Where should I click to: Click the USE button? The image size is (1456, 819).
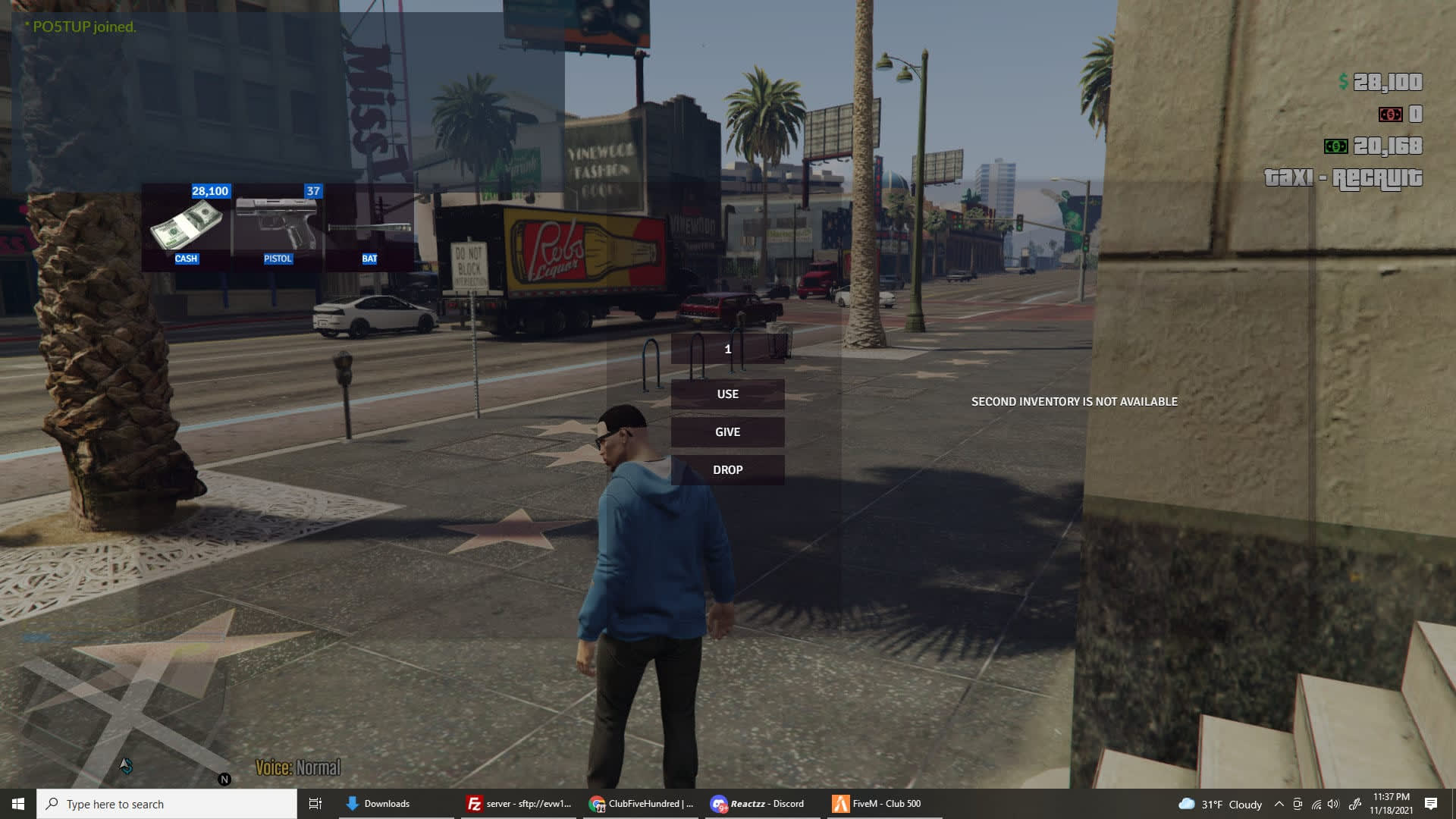click(x=727, y=394)
